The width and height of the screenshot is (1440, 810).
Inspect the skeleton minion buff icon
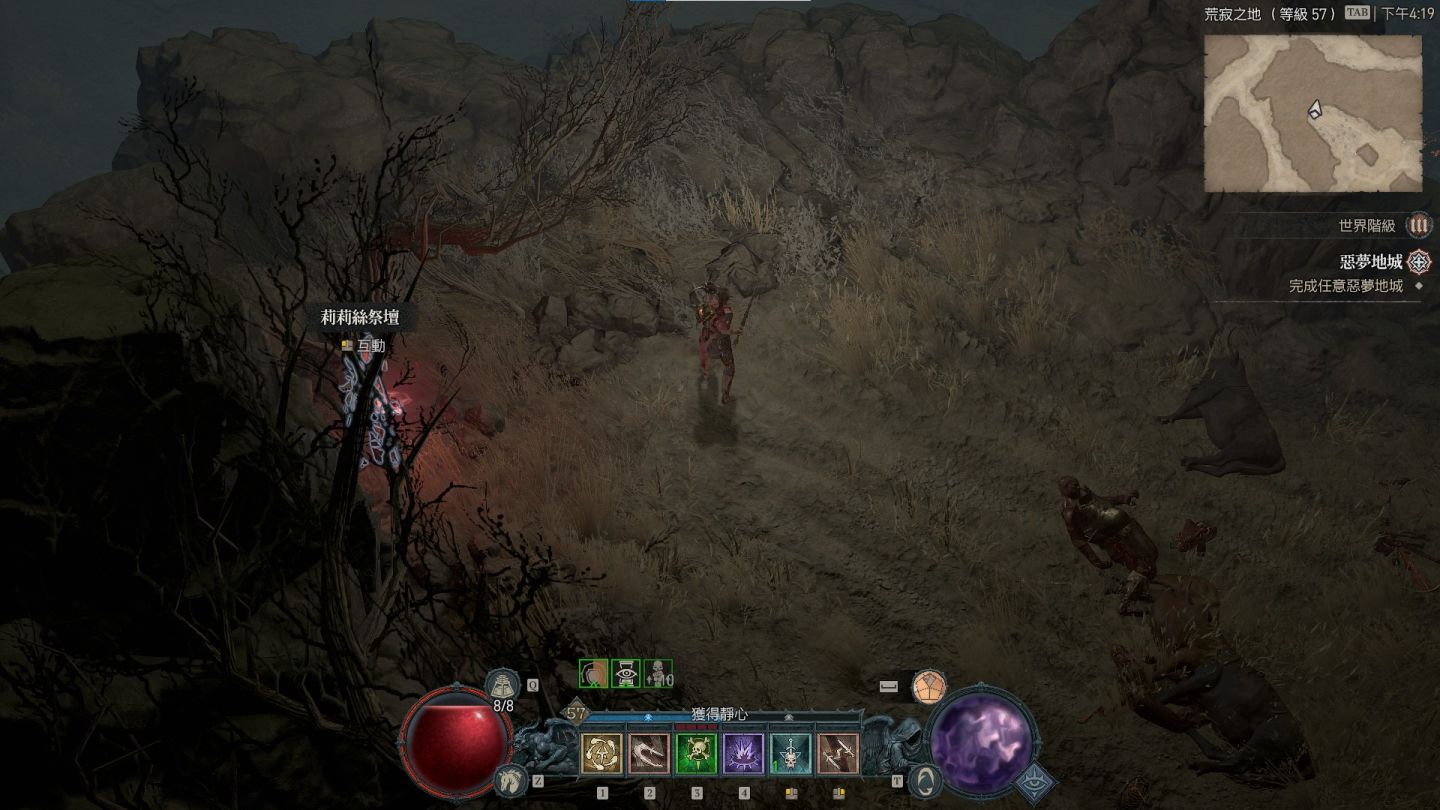pyautogui.click(x=657, y=674)
